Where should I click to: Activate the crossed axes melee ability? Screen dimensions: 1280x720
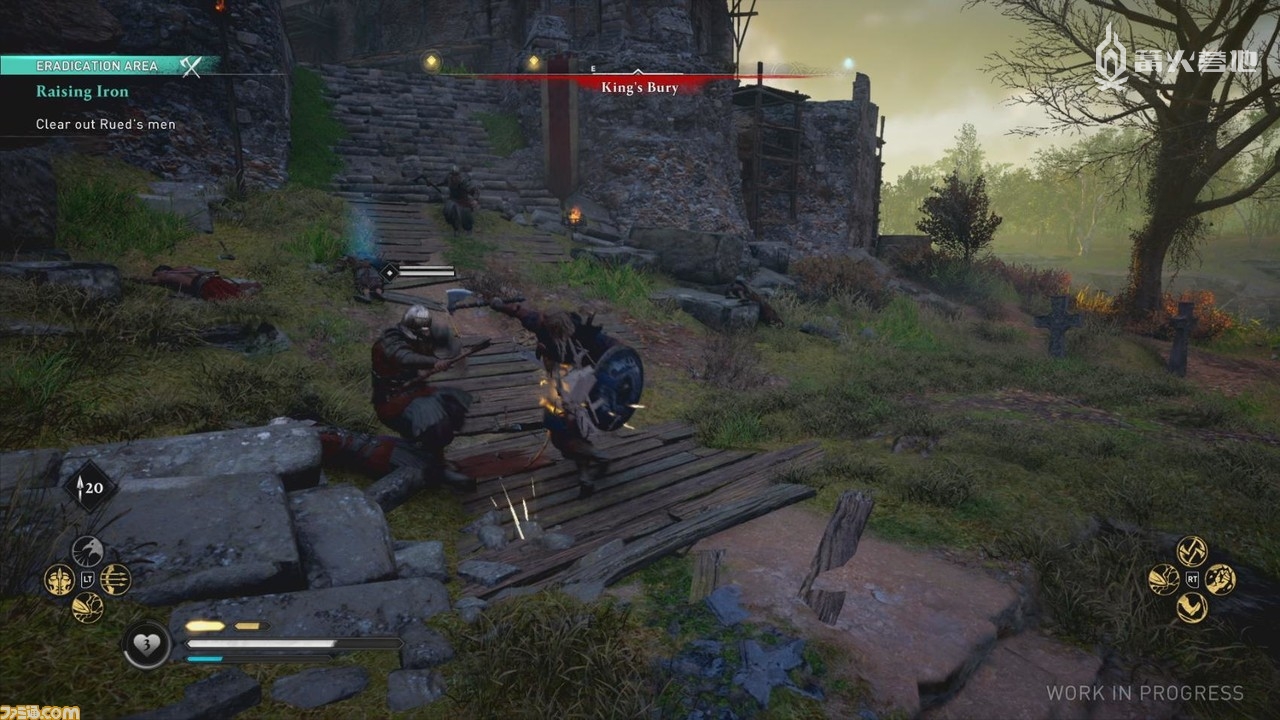[1191, 551]
